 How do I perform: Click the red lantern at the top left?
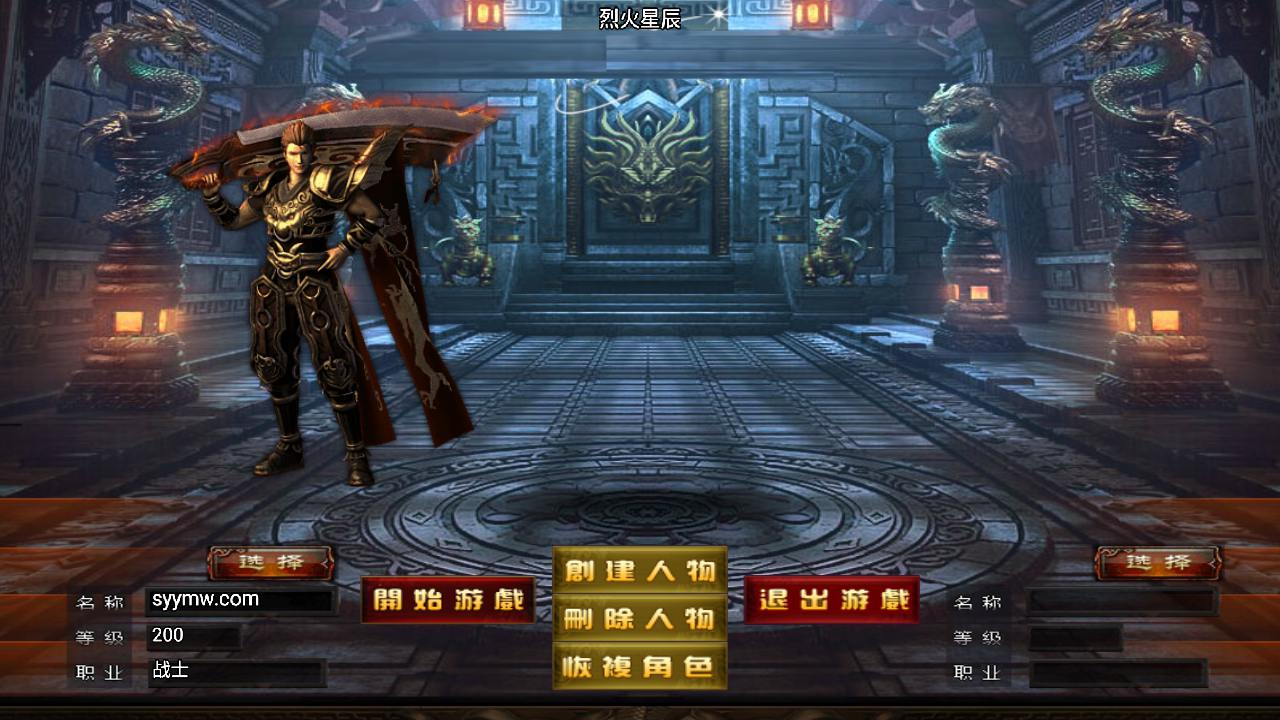click(487, 13)
